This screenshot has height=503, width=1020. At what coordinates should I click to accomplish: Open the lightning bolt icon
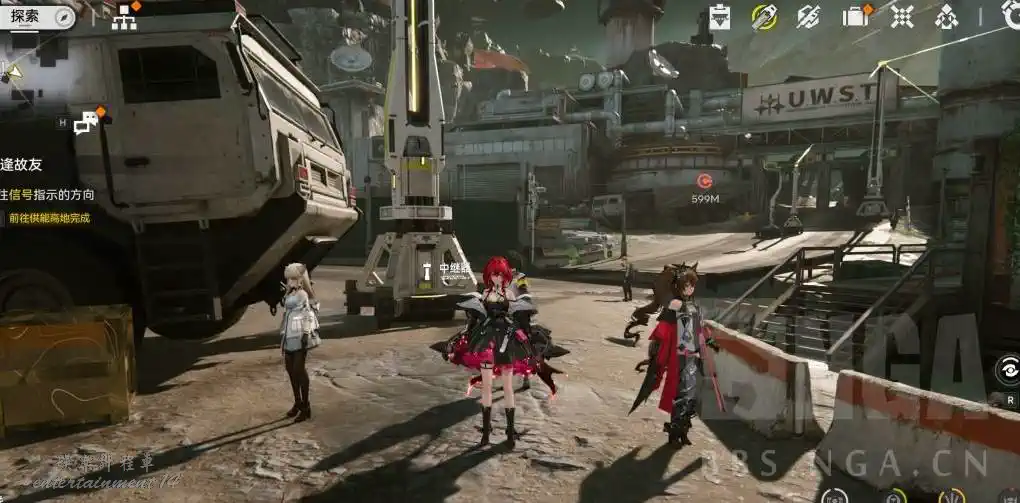coord(809,16)
